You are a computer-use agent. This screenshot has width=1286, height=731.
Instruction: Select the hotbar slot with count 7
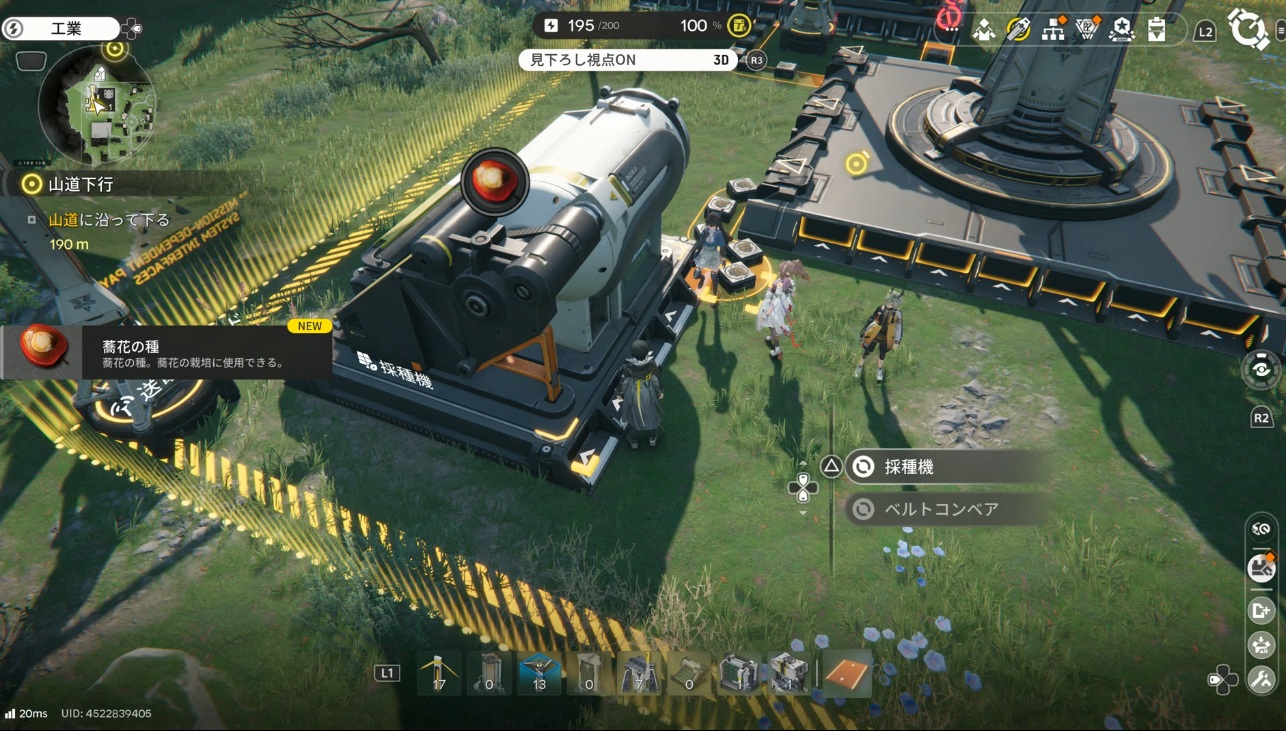pos(639,673)
